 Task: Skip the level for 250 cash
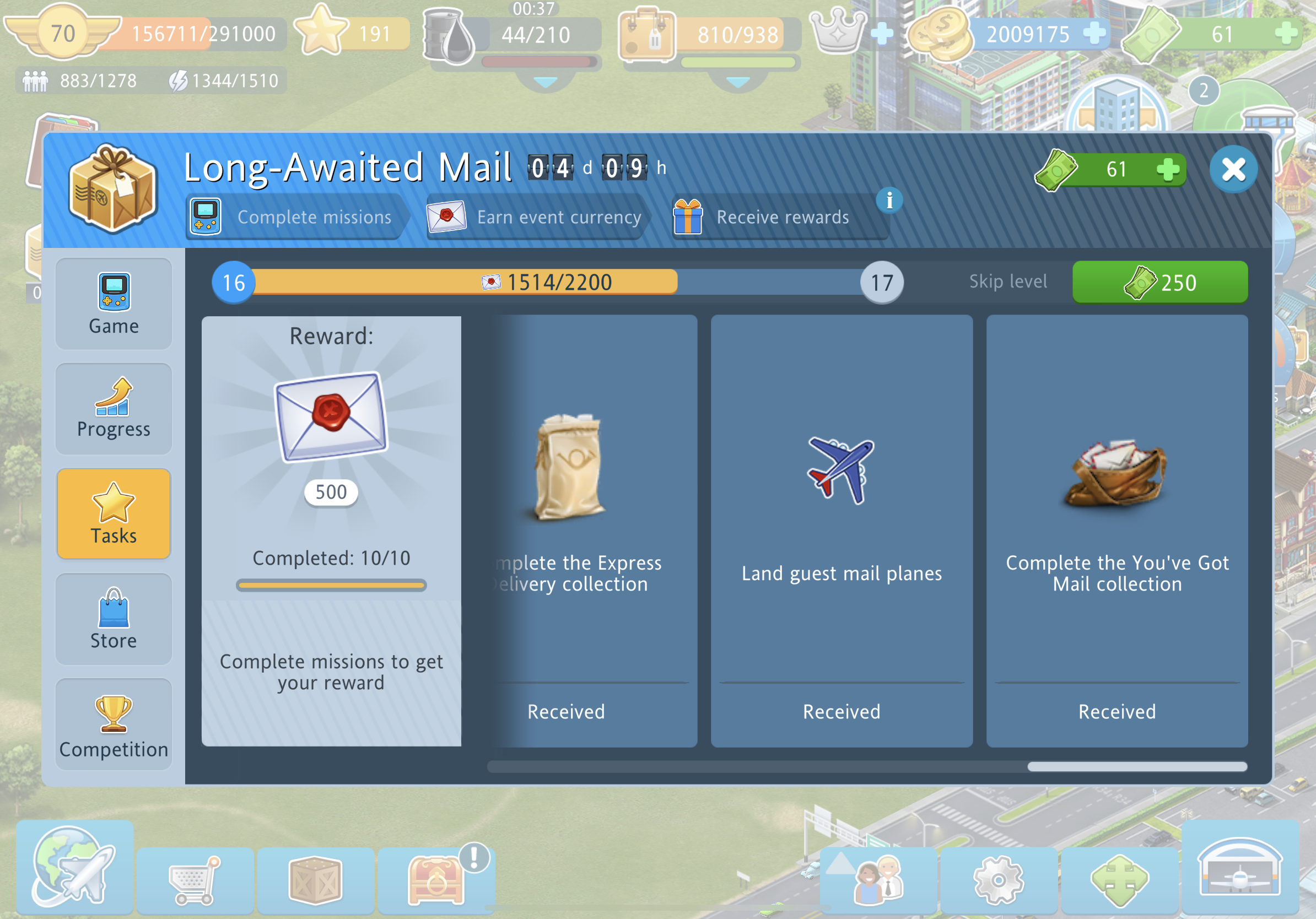point(1159,283)
